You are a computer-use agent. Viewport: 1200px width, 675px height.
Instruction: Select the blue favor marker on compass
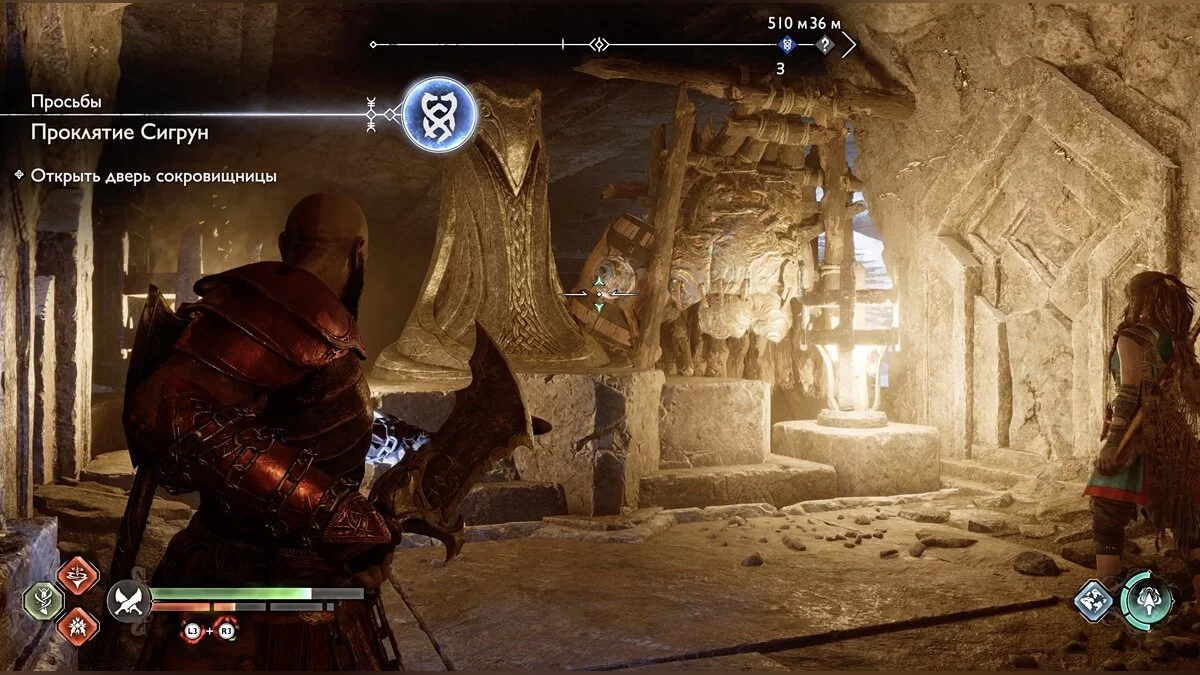[x=787, y=45]
